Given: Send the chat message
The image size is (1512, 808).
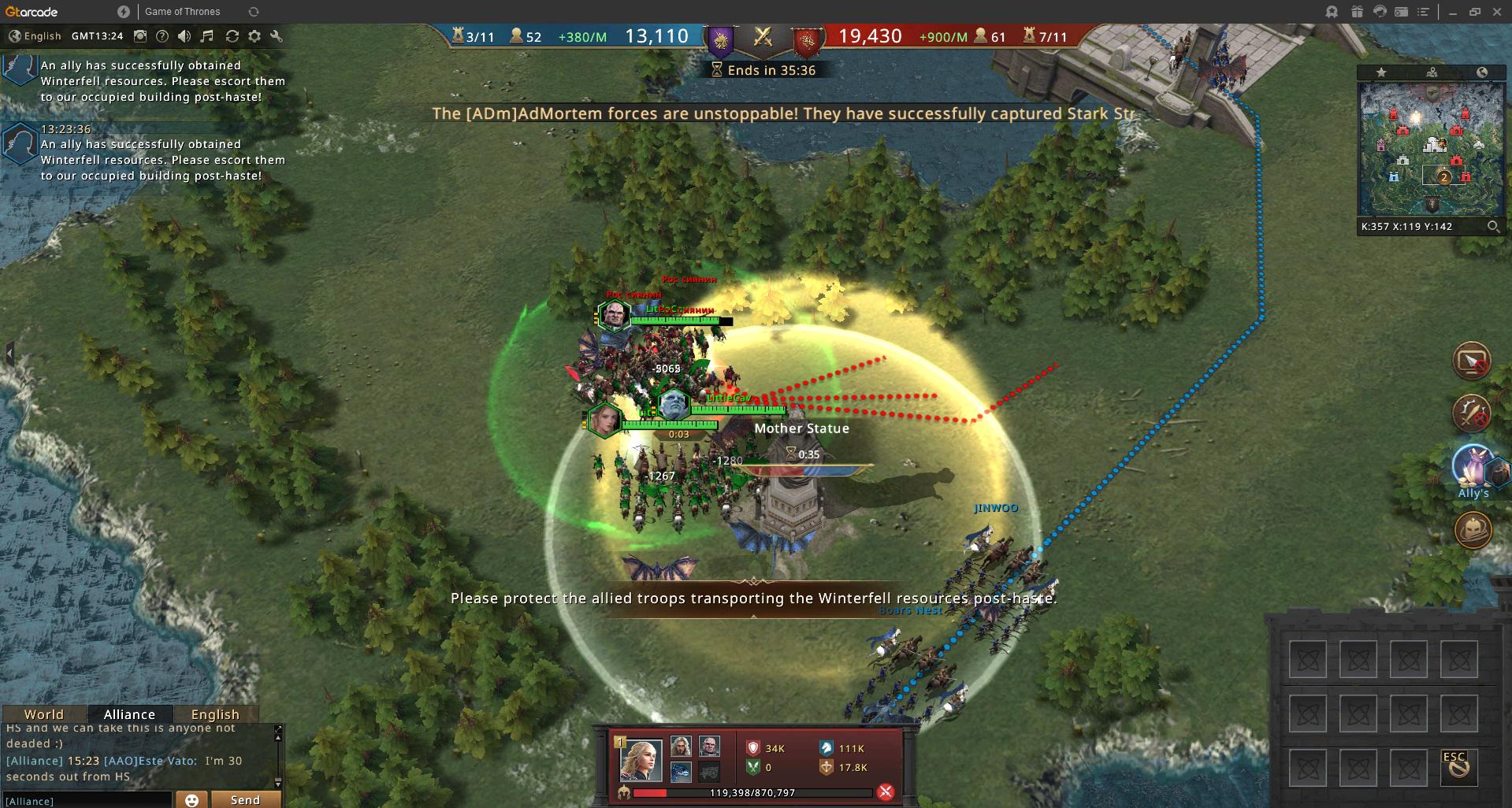Looking at the screenshot, I should [245, 799].
